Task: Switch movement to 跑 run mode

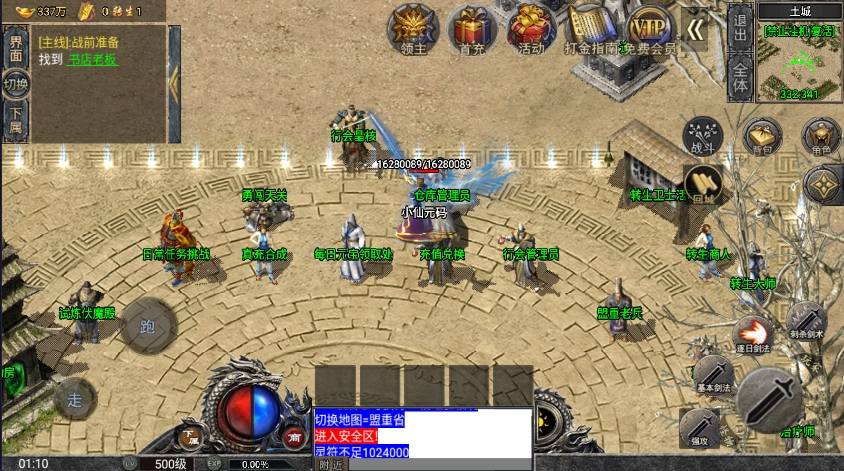Action: click(148, 325)
